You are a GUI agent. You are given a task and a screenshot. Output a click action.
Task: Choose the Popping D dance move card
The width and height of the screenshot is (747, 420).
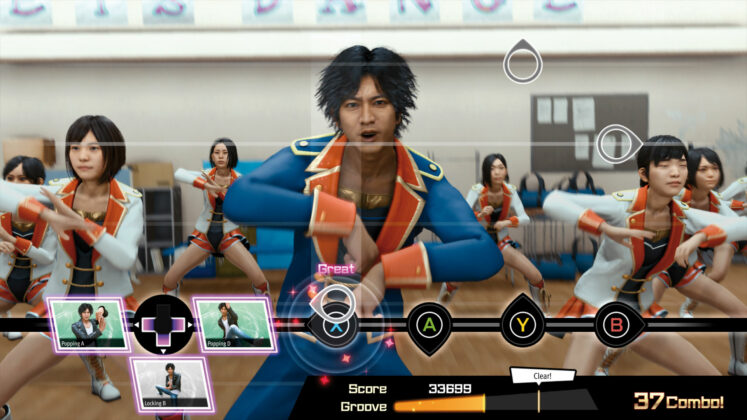coord(234,325)
